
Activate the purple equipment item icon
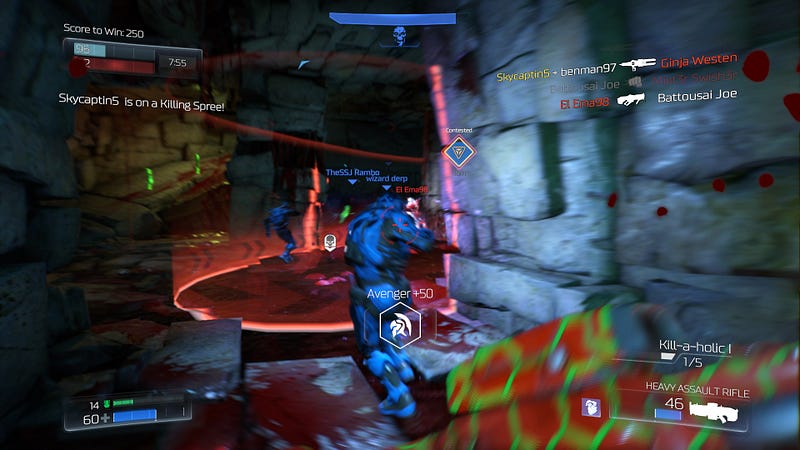[590, 407]
